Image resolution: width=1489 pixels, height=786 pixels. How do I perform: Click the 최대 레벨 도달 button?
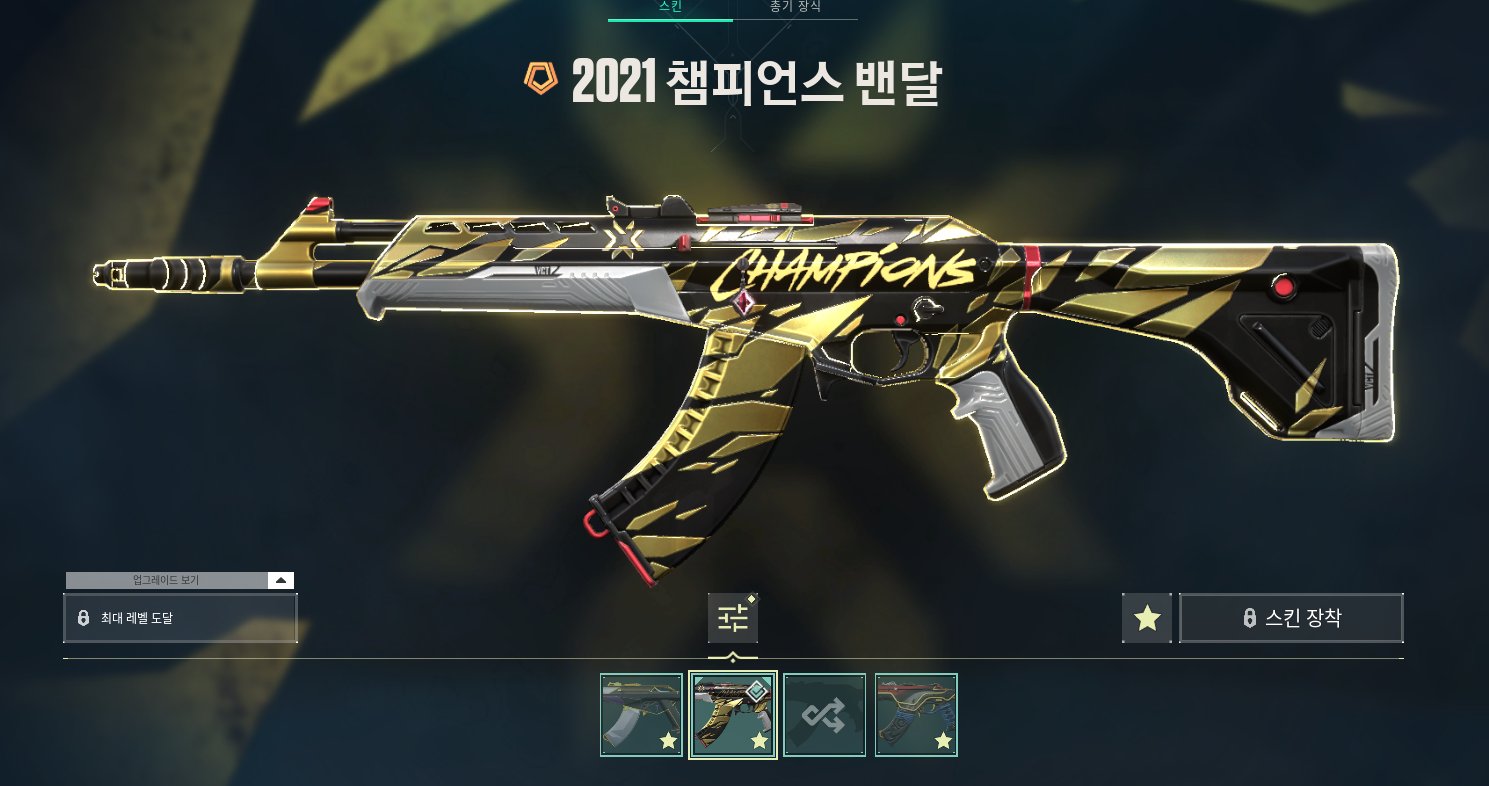pos(180,618)
